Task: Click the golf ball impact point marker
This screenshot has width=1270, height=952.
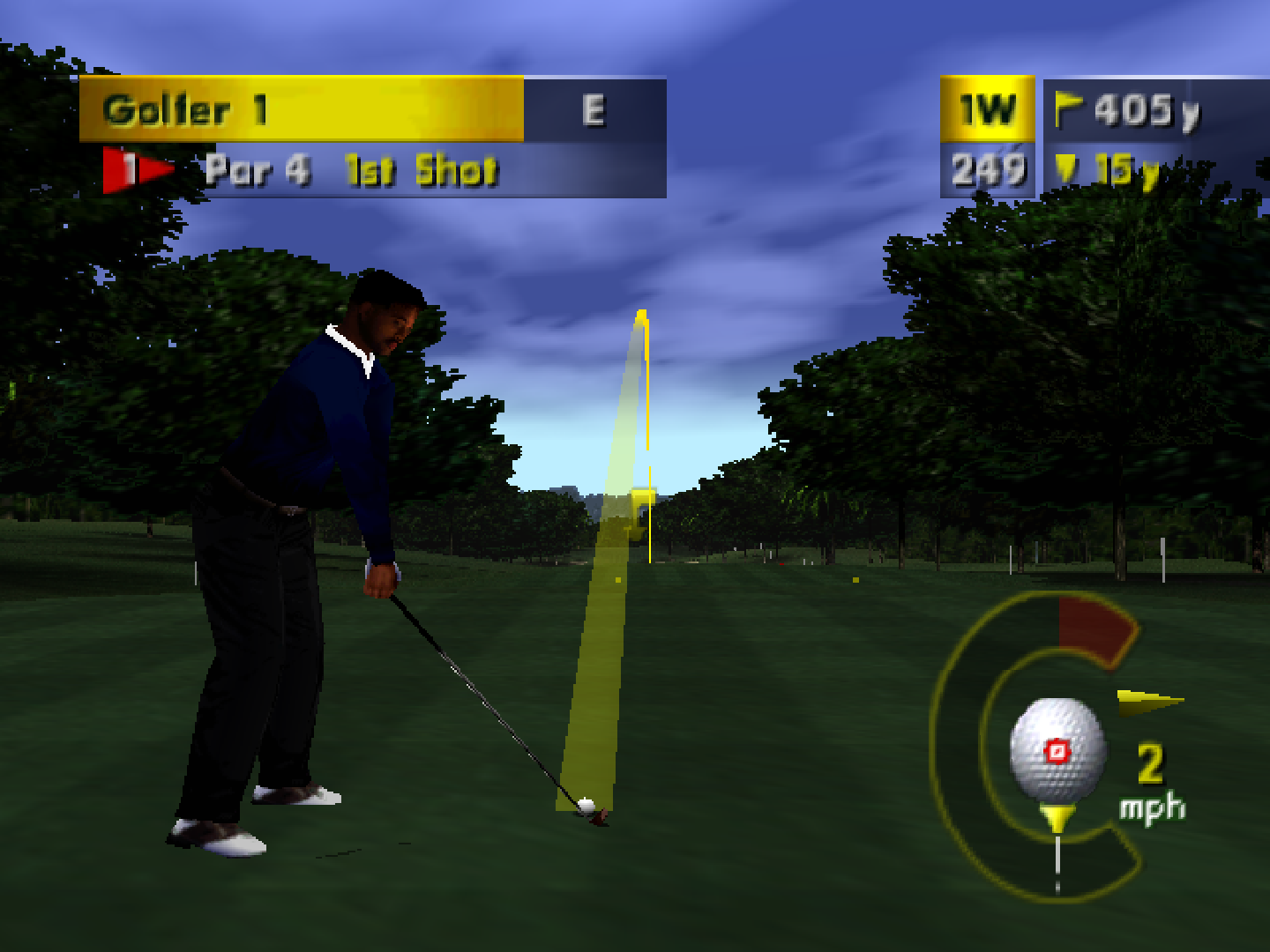Action: (1057, 751)
